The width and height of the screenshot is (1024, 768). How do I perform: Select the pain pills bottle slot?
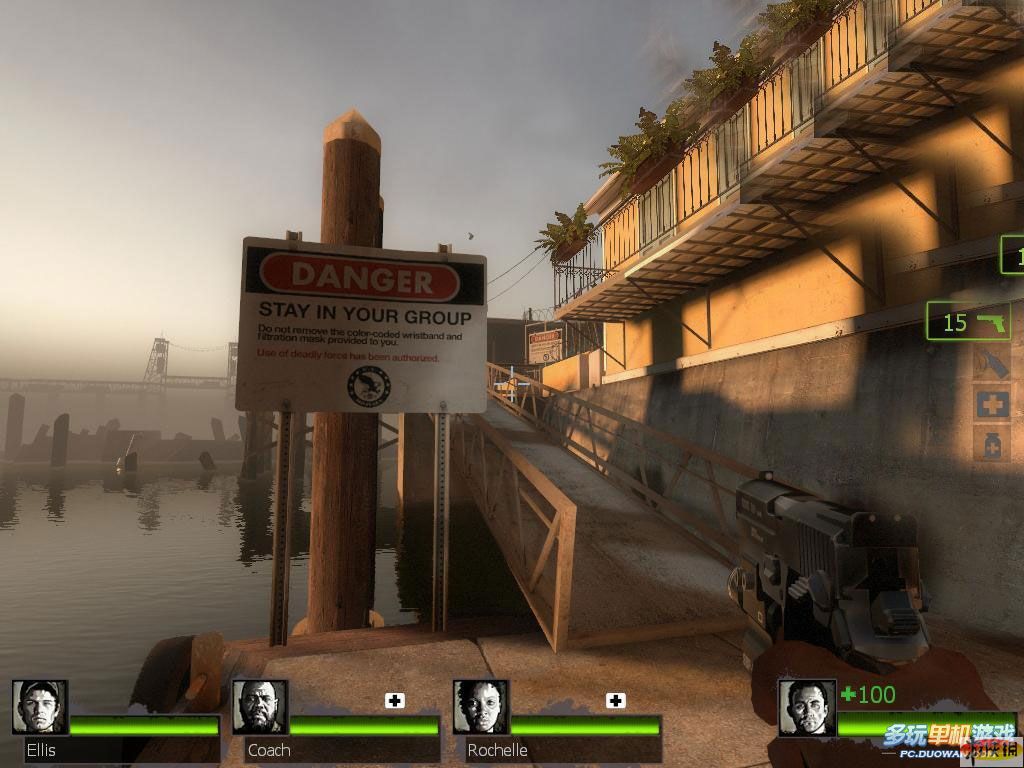[x=992, y=442]
